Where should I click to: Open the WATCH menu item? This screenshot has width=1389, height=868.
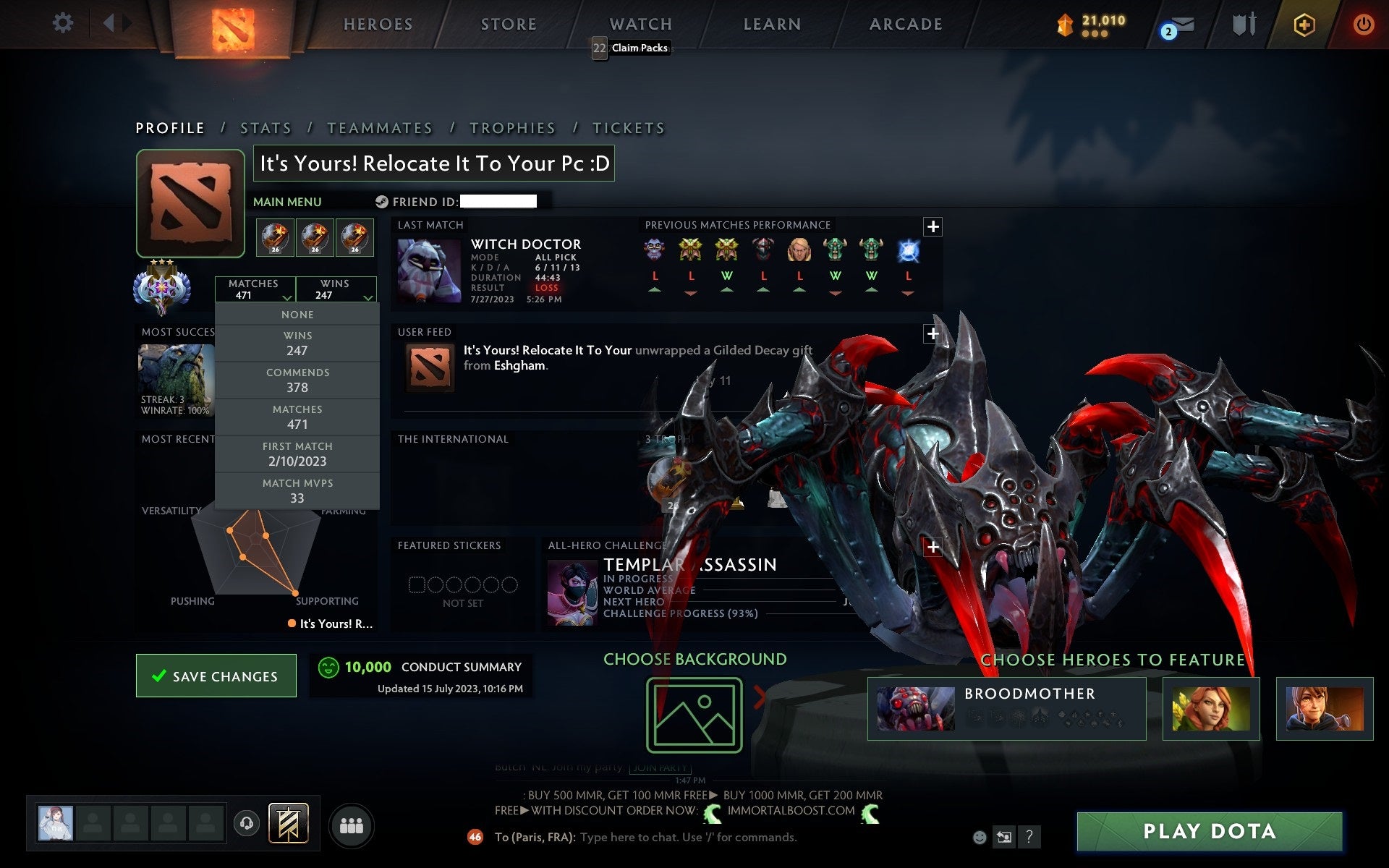[x=640, y=23]
